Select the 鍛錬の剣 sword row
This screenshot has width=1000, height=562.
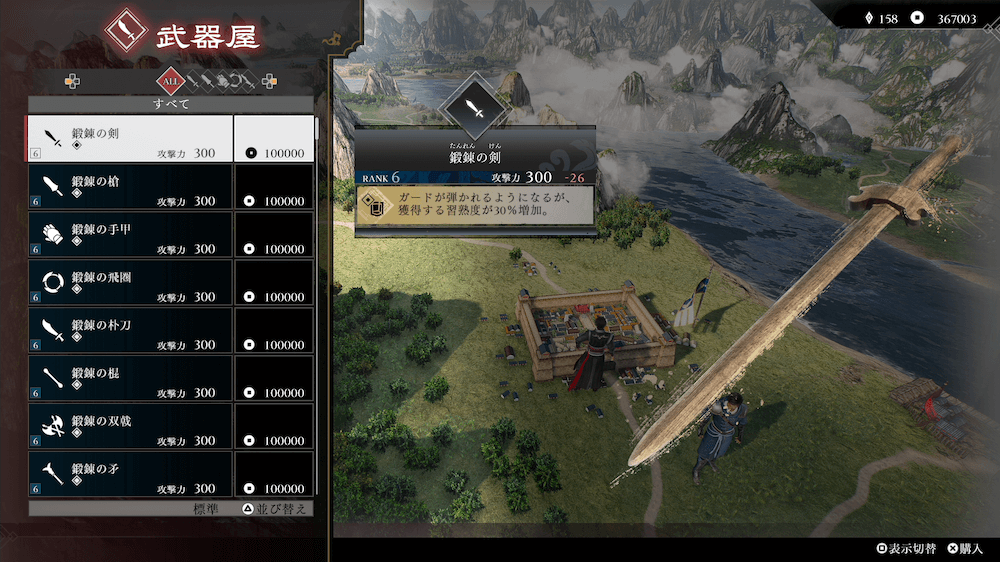[x=130, y=139]
